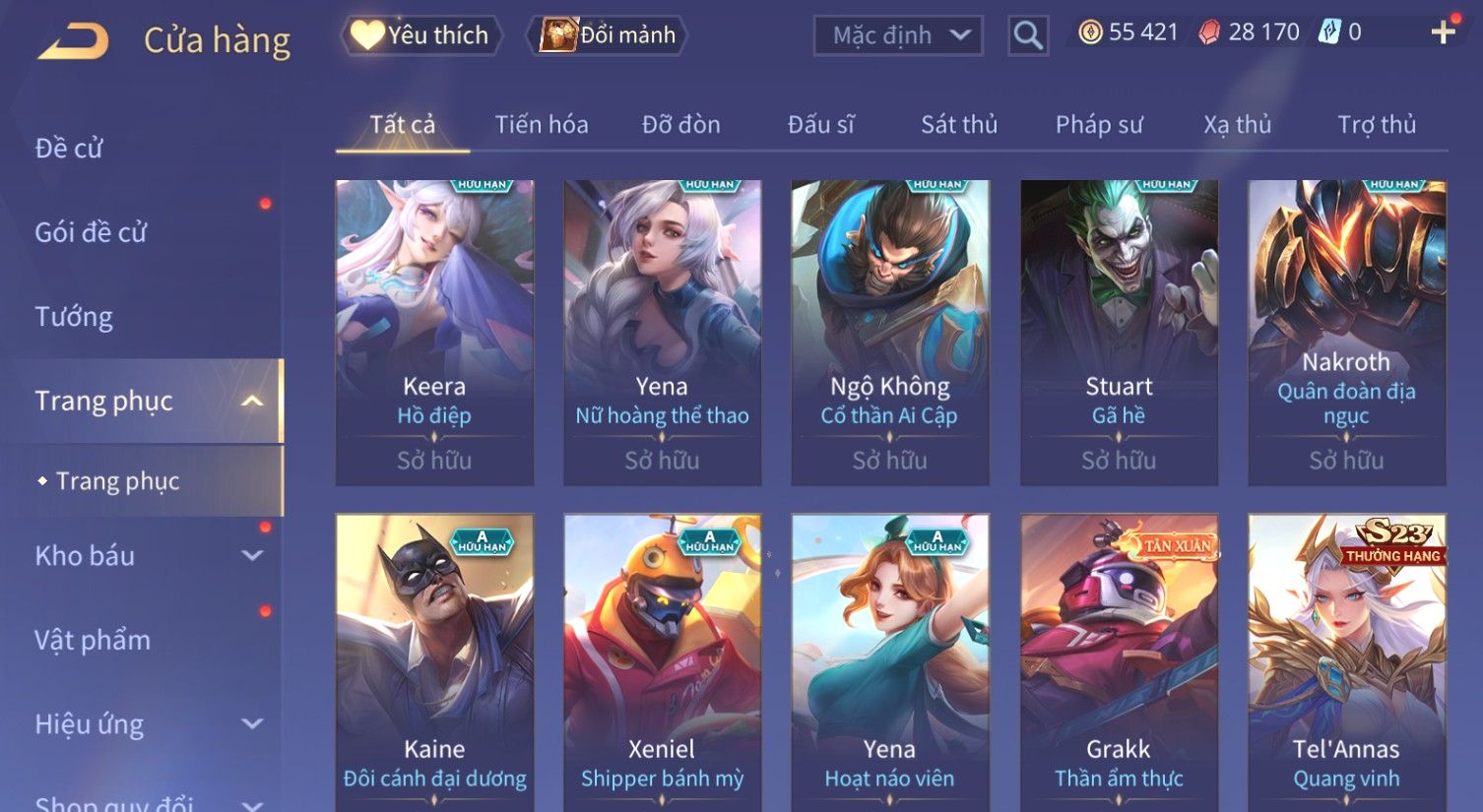Switch to the Tiến hóa tab
1483x812 pixels.
[x=542, y=125]
